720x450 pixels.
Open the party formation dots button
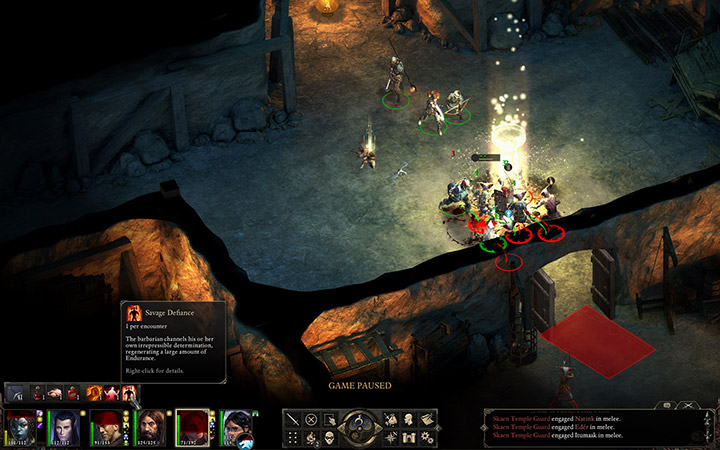pyautogui.click(x=292, y=437)
